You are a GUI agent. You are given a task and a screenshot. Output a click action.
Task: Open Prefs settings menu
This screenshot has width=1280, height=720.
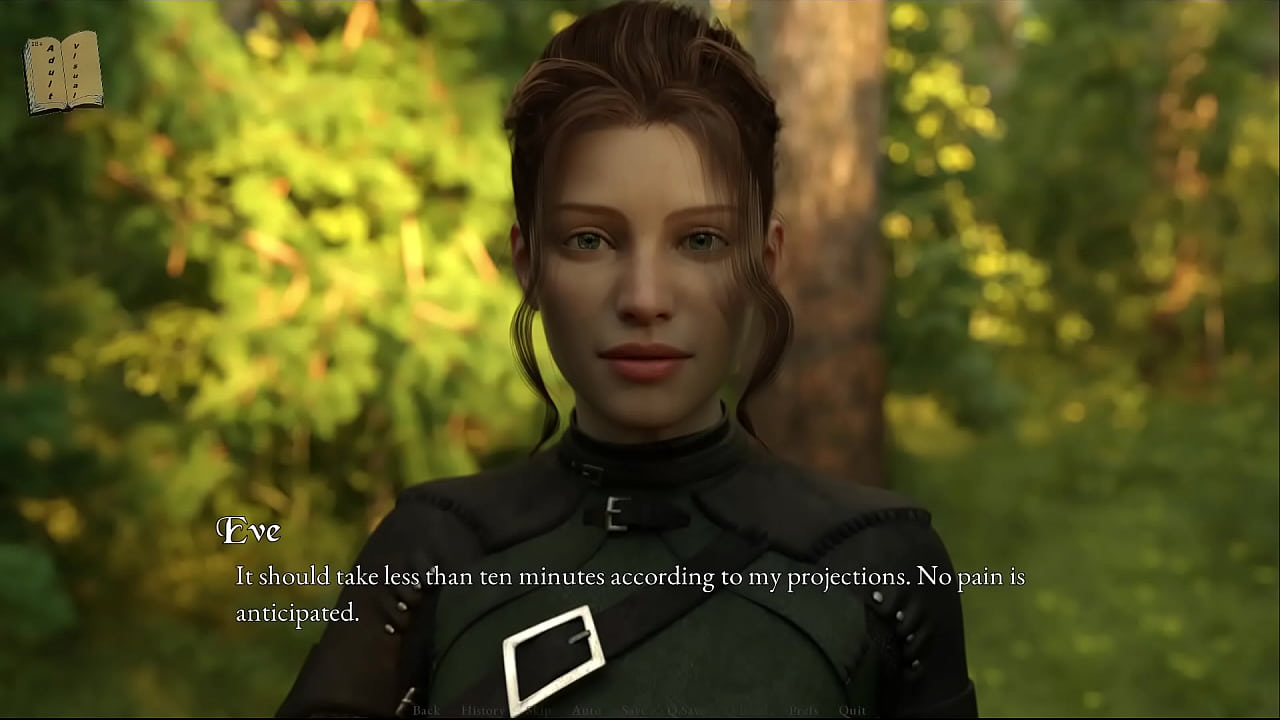[803, 710]
